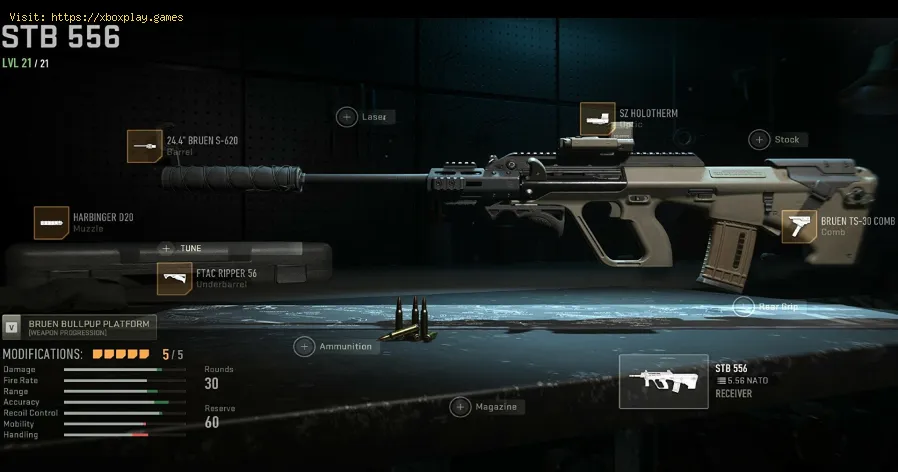Add a Laser attachment
The image size is (898, 472).
coord(346,117)
